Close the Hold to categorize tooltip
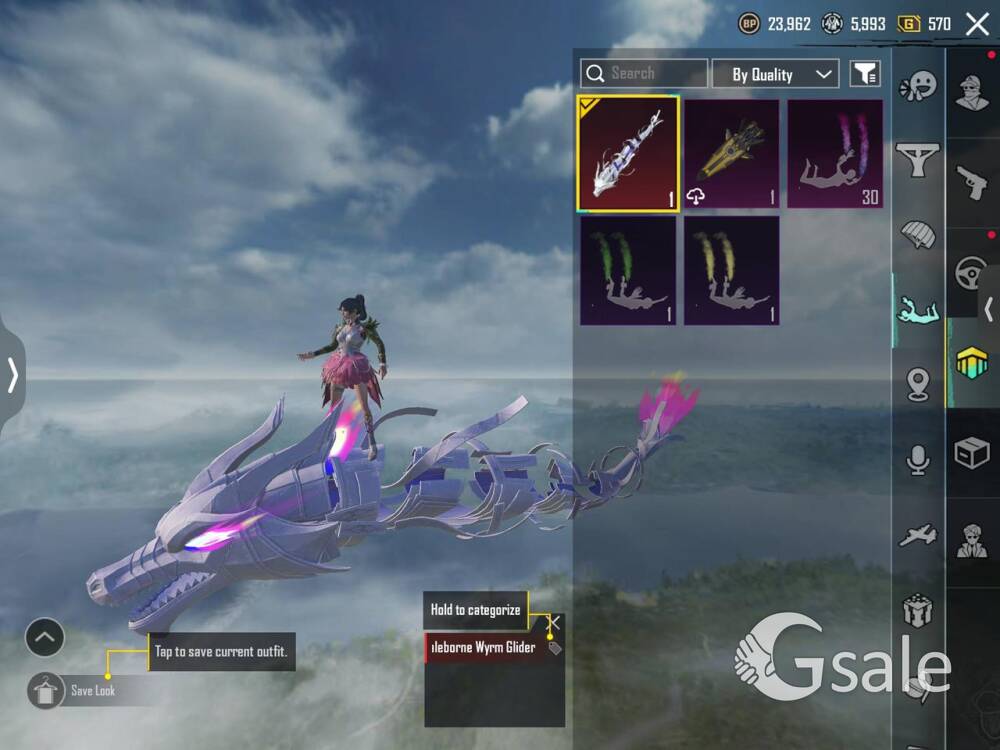Screen dimensions: 1000x750 [x=554, y=622]
